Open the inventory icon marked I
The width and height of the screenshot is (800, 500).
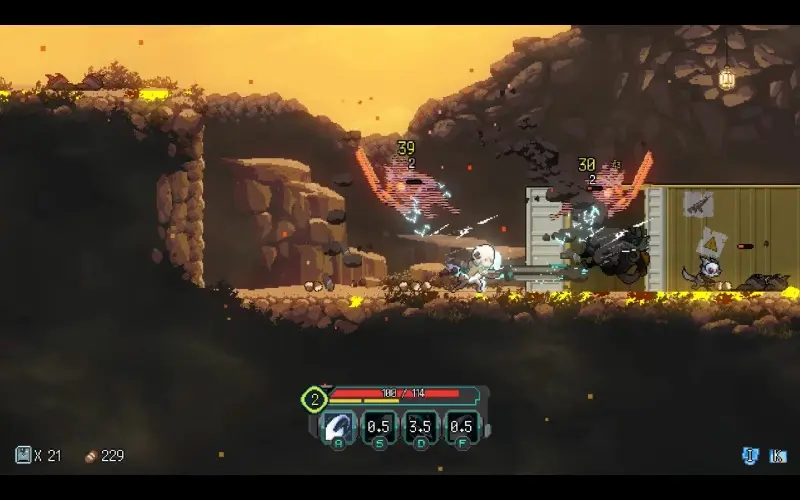coord(751,456)
